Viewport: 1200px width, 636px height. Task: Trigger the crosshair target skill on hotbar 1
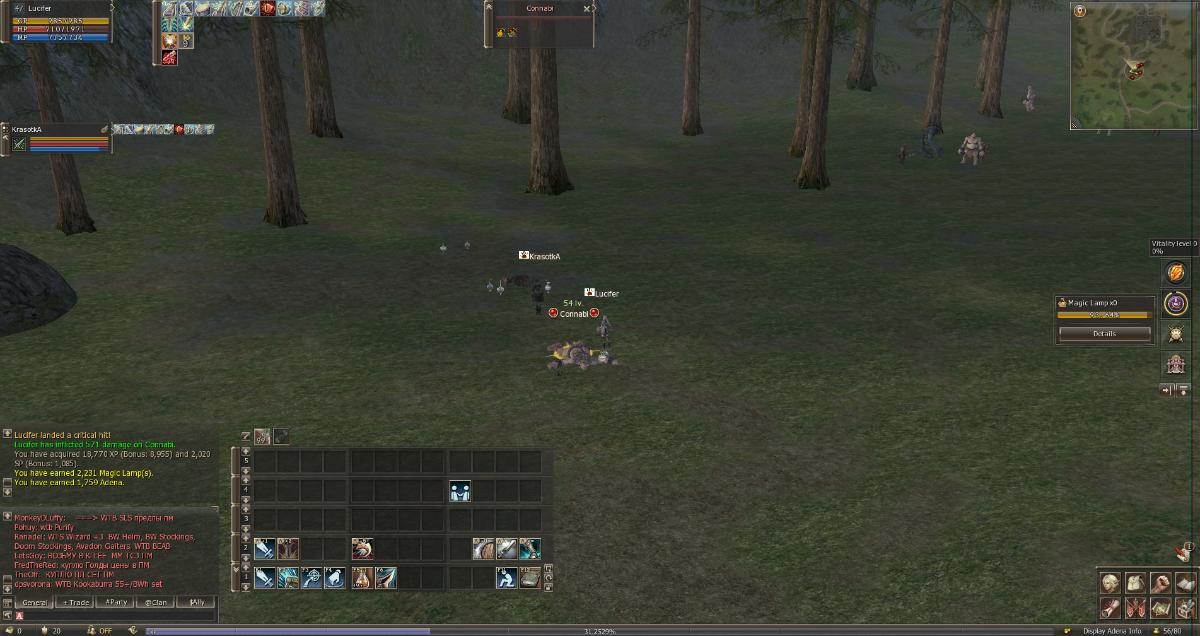tap(312, 578)
